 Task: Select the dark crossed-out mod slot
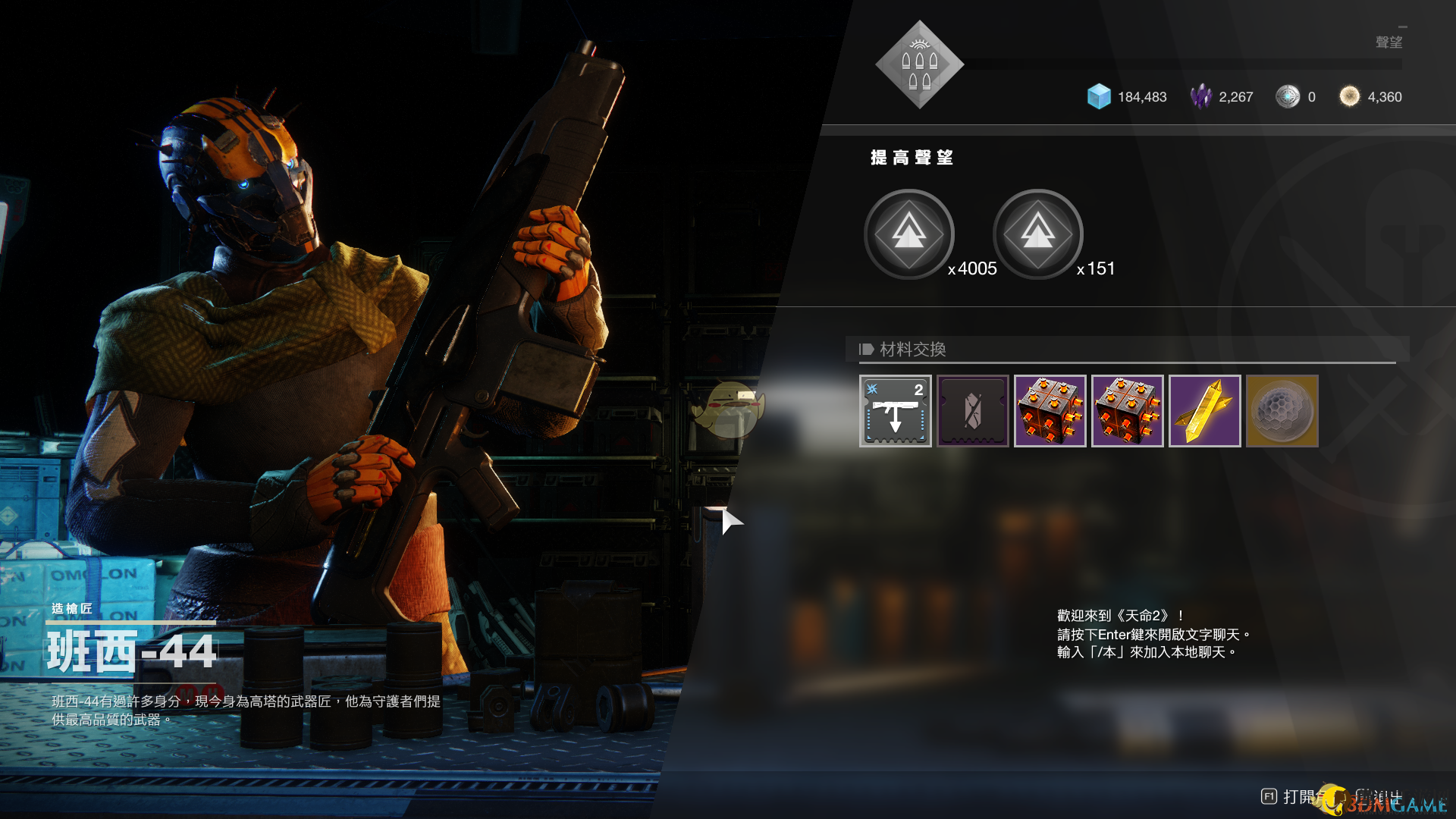pos(972,411)
